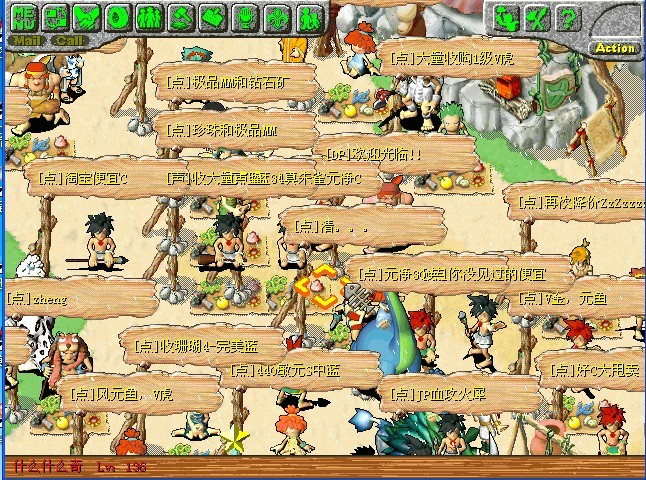
Task: Show help with the question mark icon
Action: click(x=568, y=18)
